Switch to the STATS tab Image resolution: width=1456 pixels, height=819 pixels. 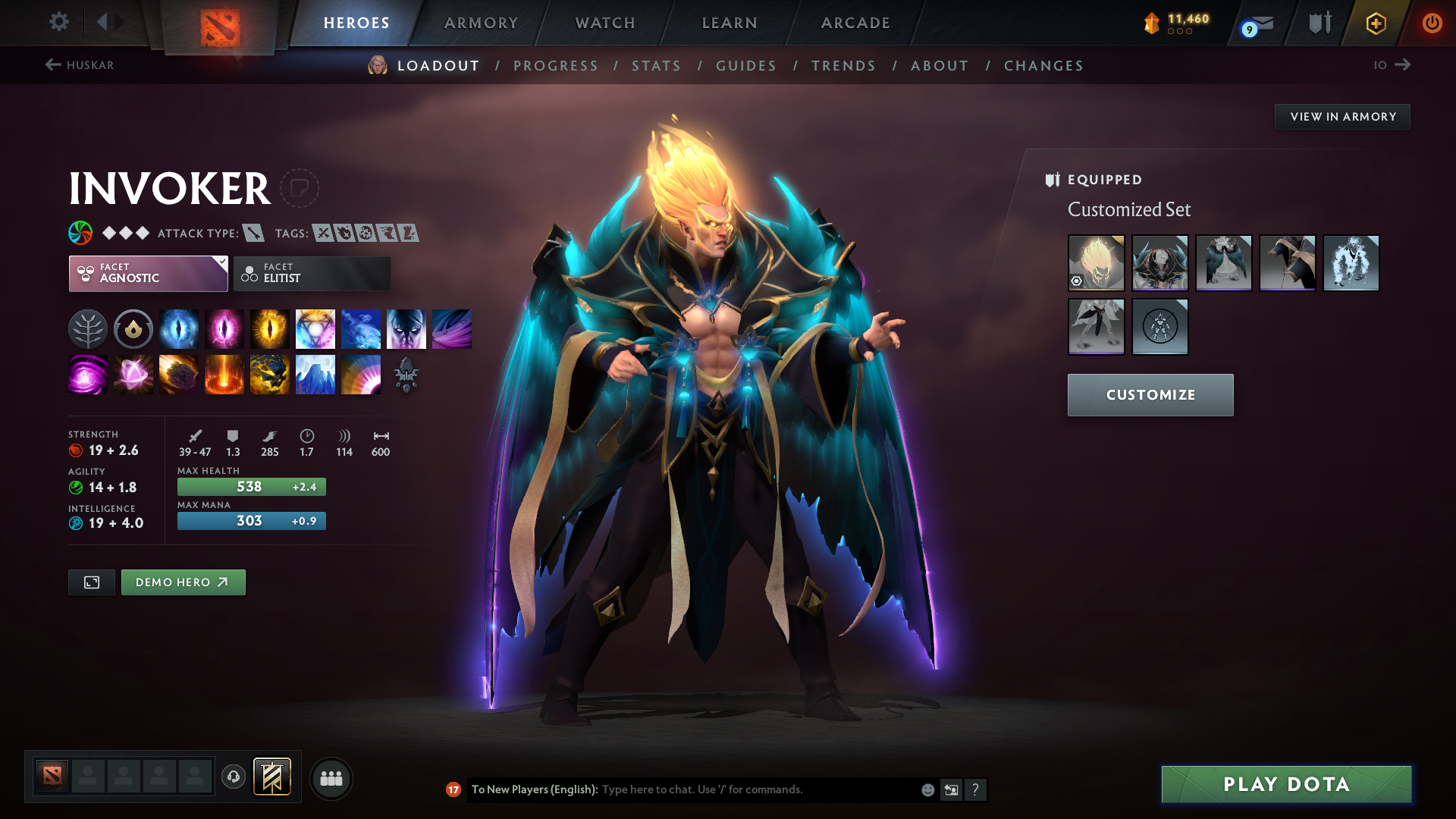pos(656,65)
